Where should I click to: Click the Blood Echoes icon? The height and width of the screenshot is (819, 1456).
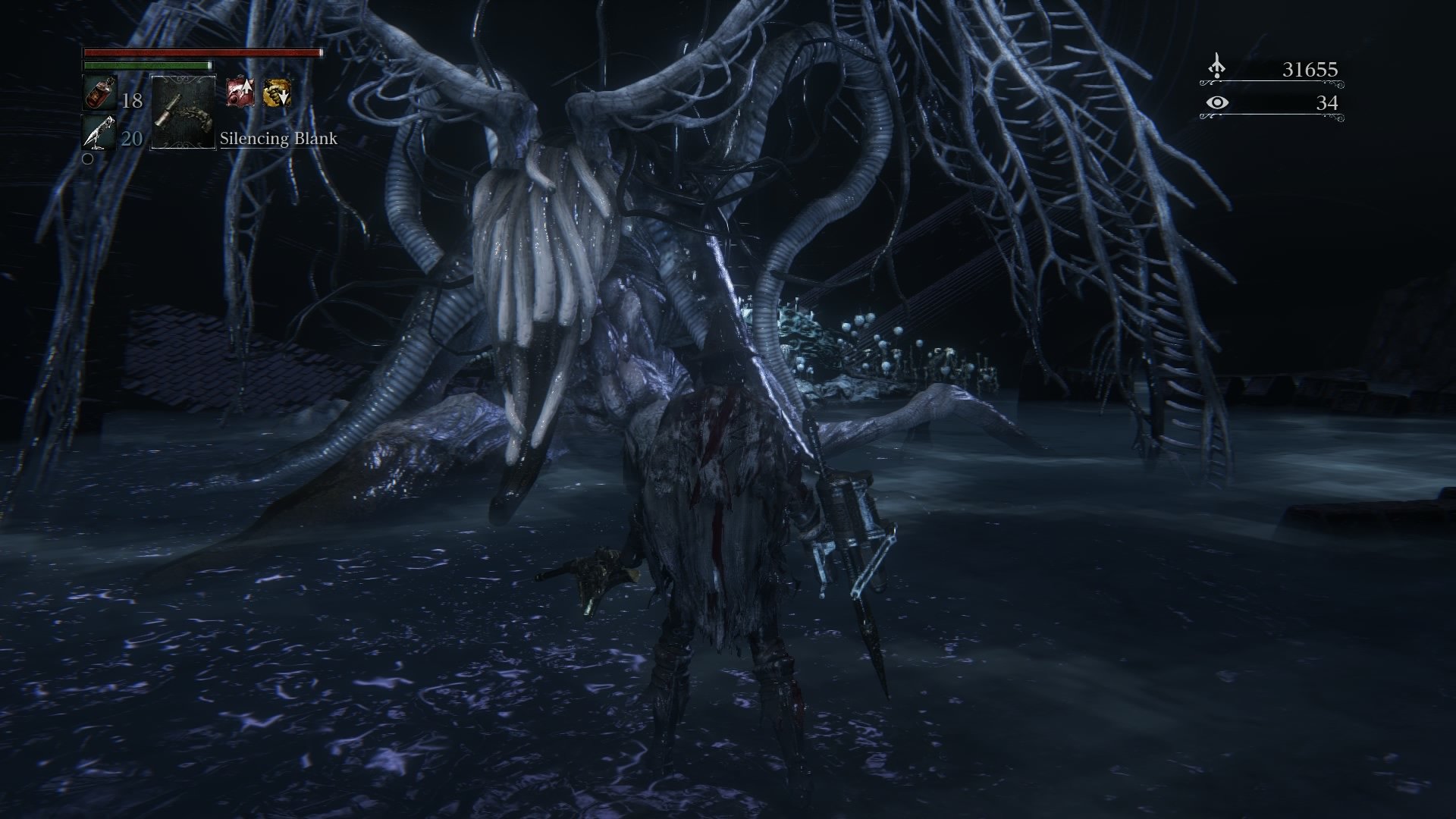pyautogui.click(x=1216, y=68)
